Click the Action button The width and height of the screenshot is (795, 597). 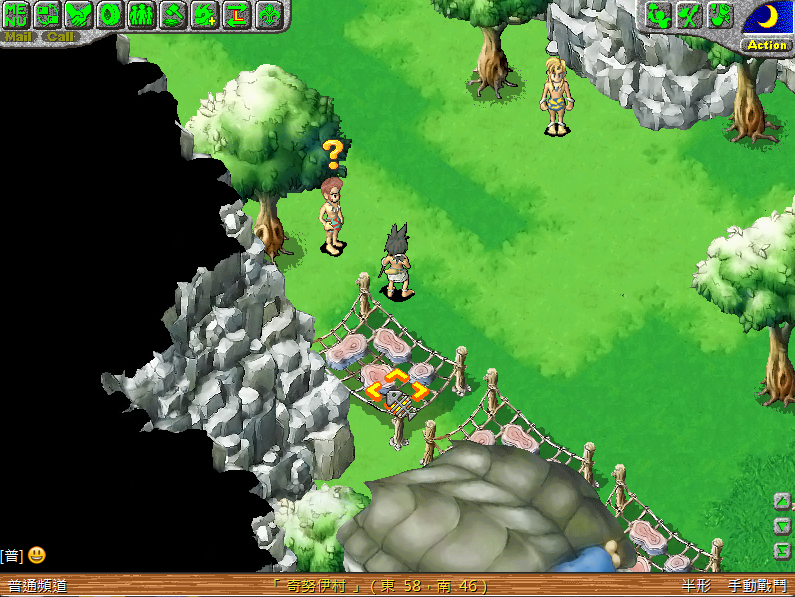(x=767, y=45)
